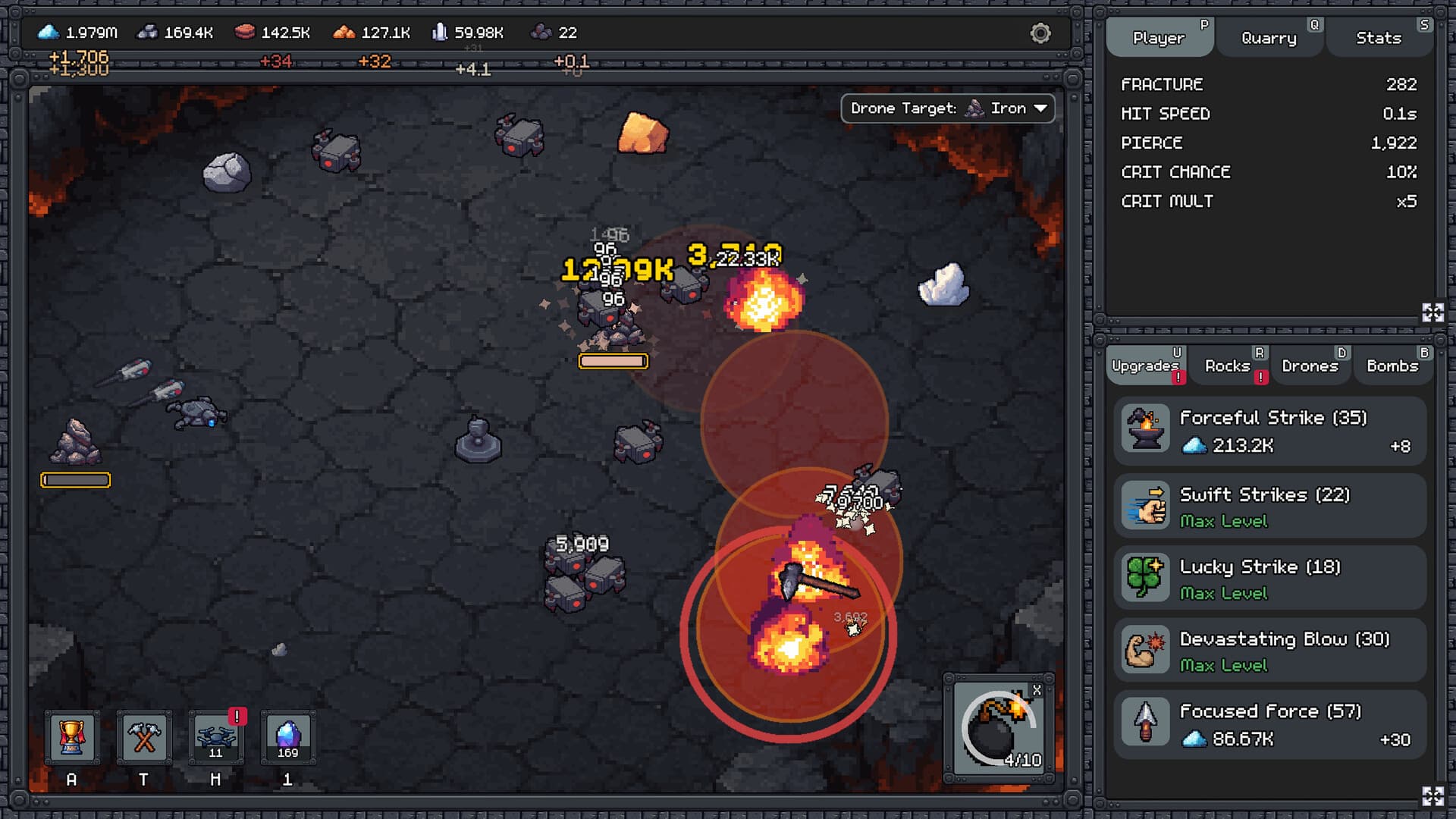The height and width of the screenshot is (819, 1456).
Task: Switch to the Player tab
Action: pyautogui.click(x=1158, y=38)
